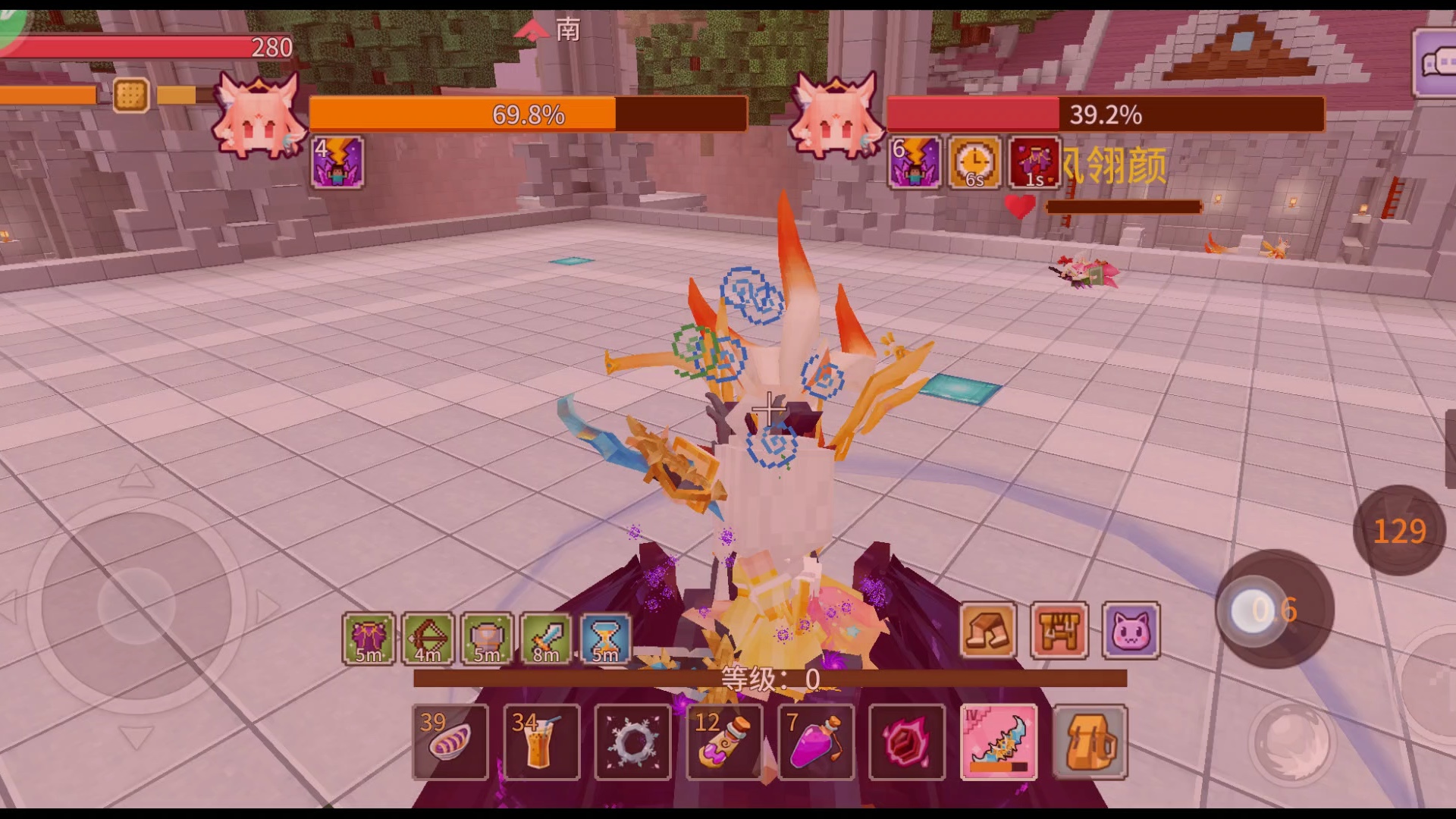The height and width of the screenshot is (819, 1456).
Task: Open the brown boots button
Action: click(987, 630)
